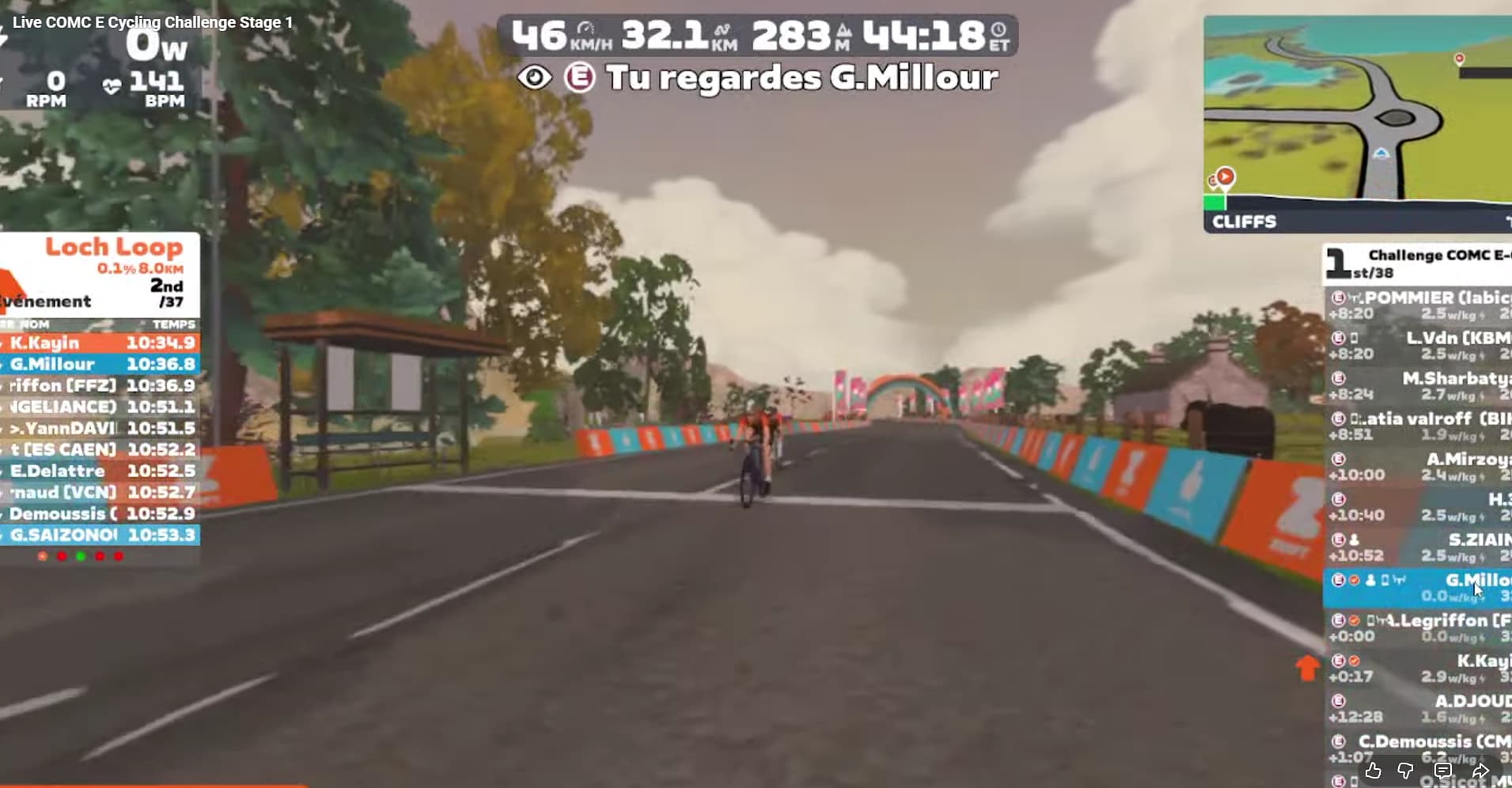Image resolution: width=1512 pixels, height=788 pixels.
Task: Select the E event badge next to G.Millour's name
Action: tap(580, 78)
